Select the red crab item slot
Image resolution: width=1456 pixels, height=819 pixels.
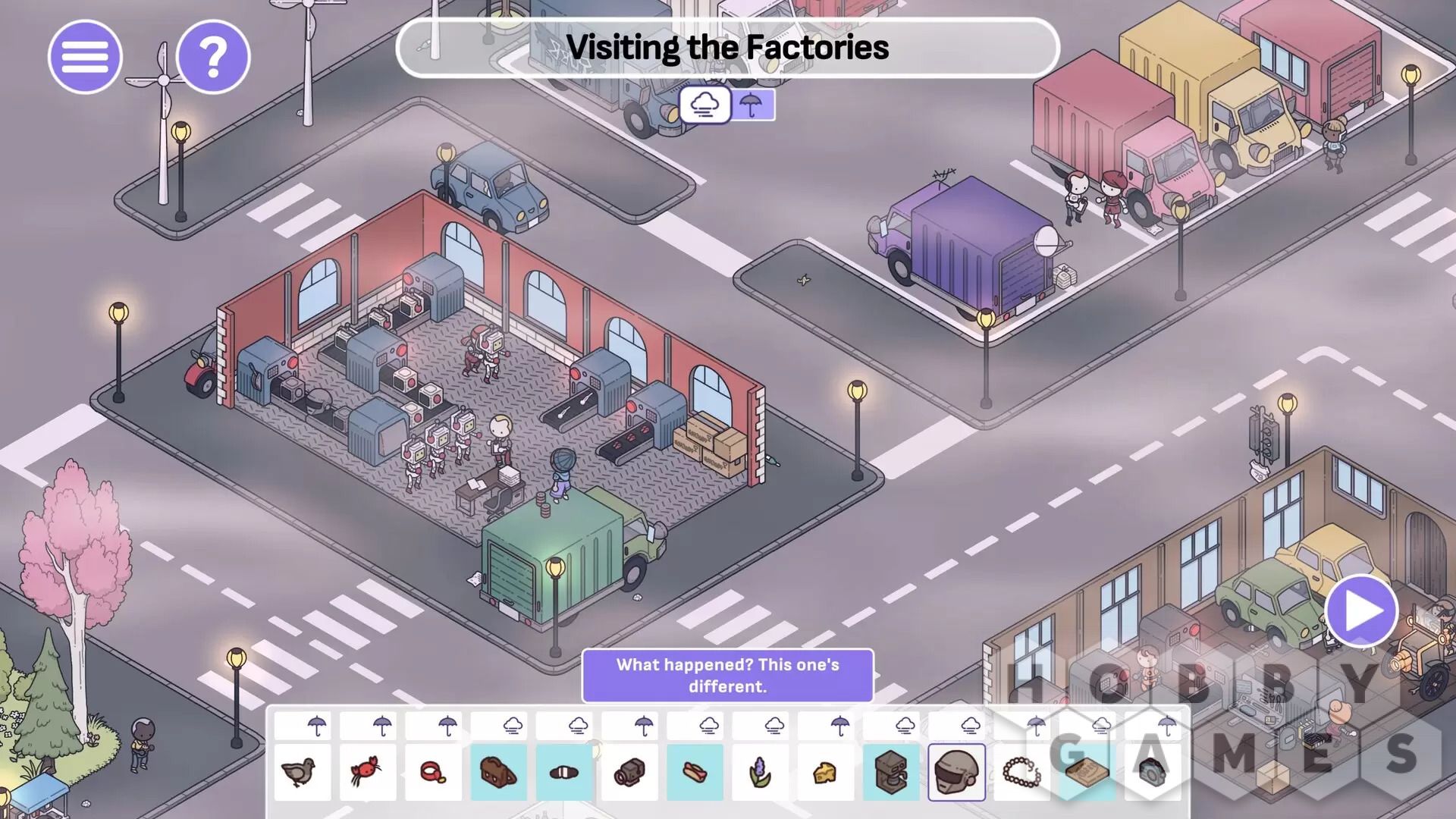coord(368,772)
